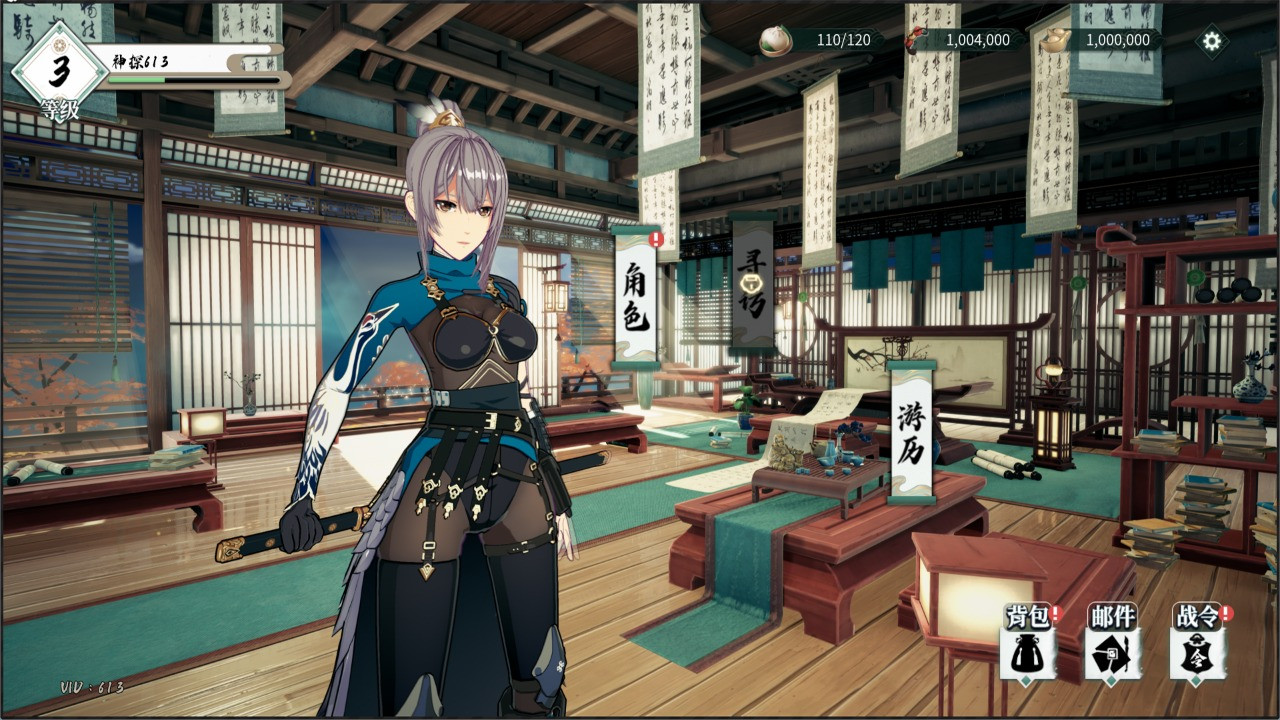Open the 战令 battle pass
The height and width of the screenshot is (720, 1280).
pyautogui.click(x=1198, y=643)
